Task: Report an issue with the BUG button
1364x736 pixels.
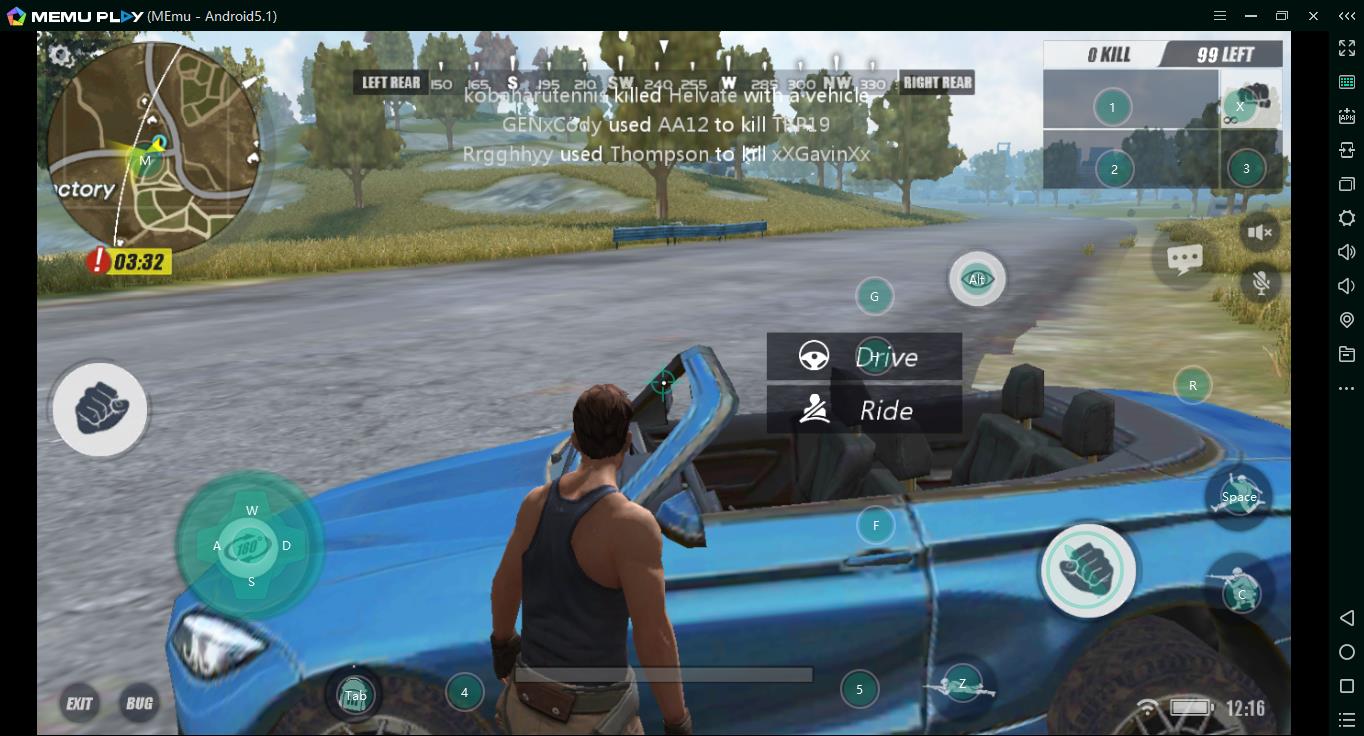Action: click(139, 703)
